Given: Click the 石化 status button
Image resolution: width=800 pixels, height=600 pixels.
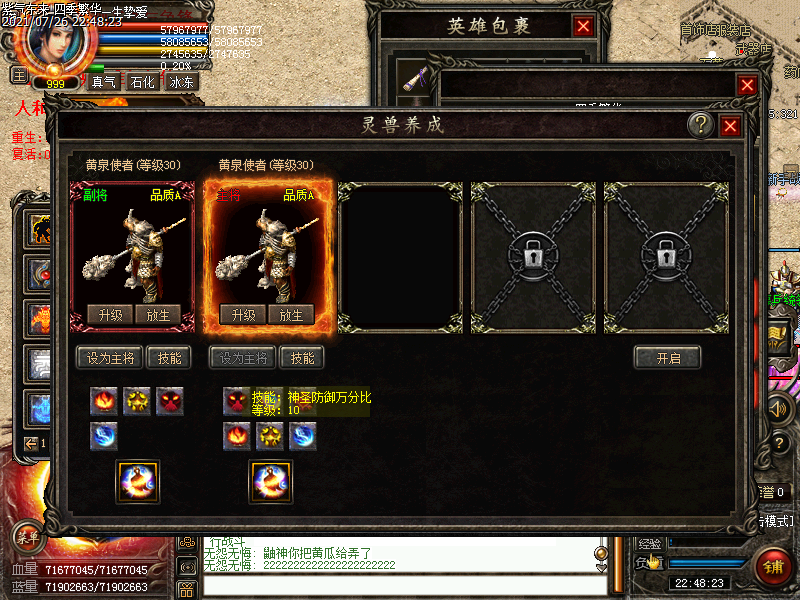Looking at the screenshot, I should point(143,82).
